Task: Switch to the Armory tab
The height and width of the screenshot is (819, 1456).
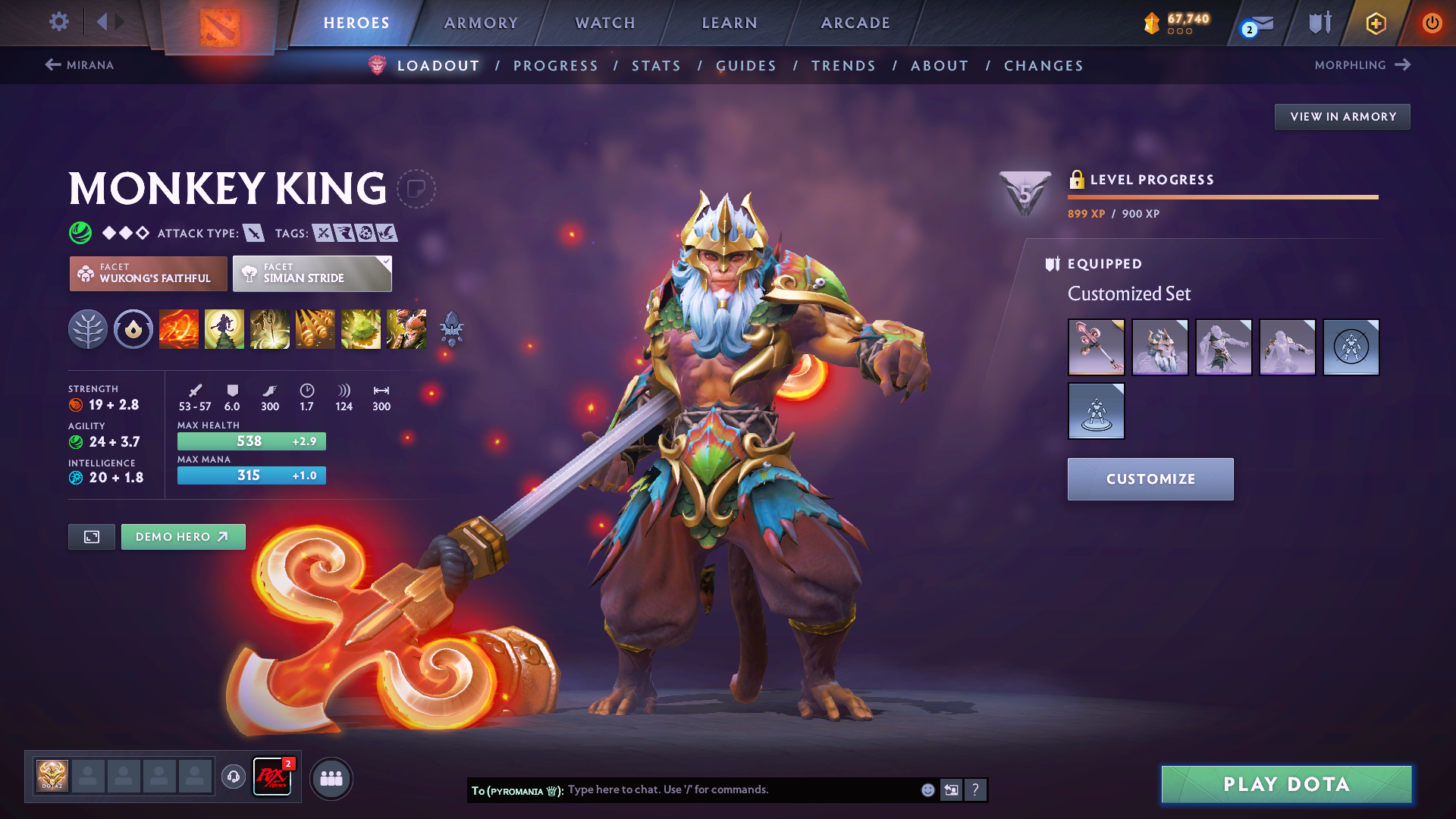Action: pos(481,23)
